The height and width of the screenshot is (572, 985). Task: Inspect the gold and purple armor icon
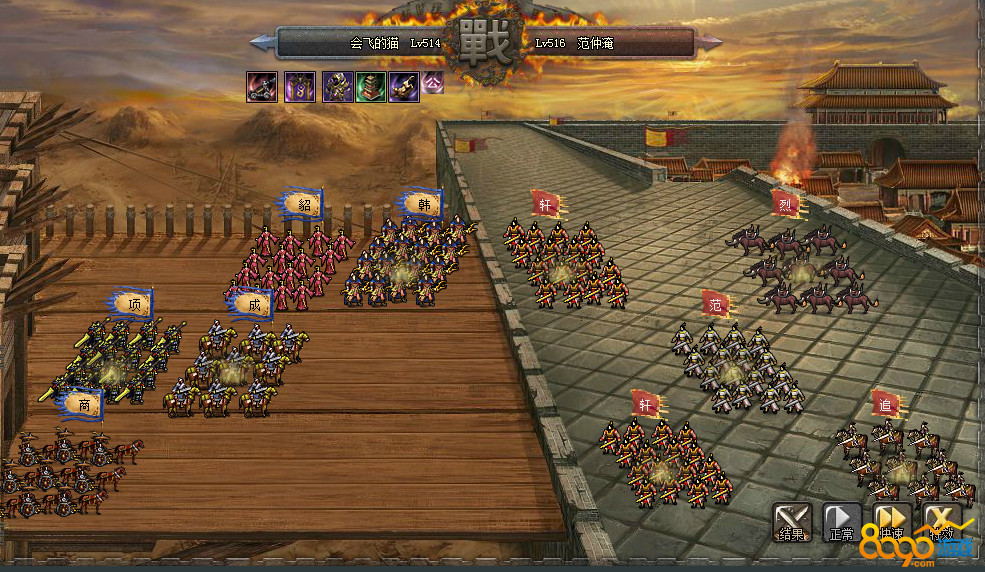[337, 87]
